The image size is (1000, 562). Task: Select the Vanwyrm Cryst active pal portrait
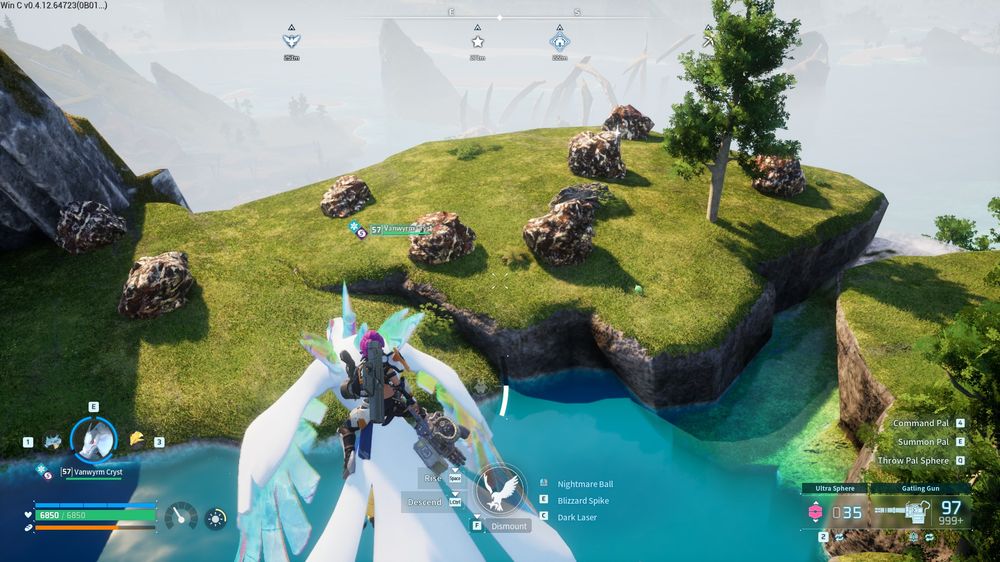[94, 439]
